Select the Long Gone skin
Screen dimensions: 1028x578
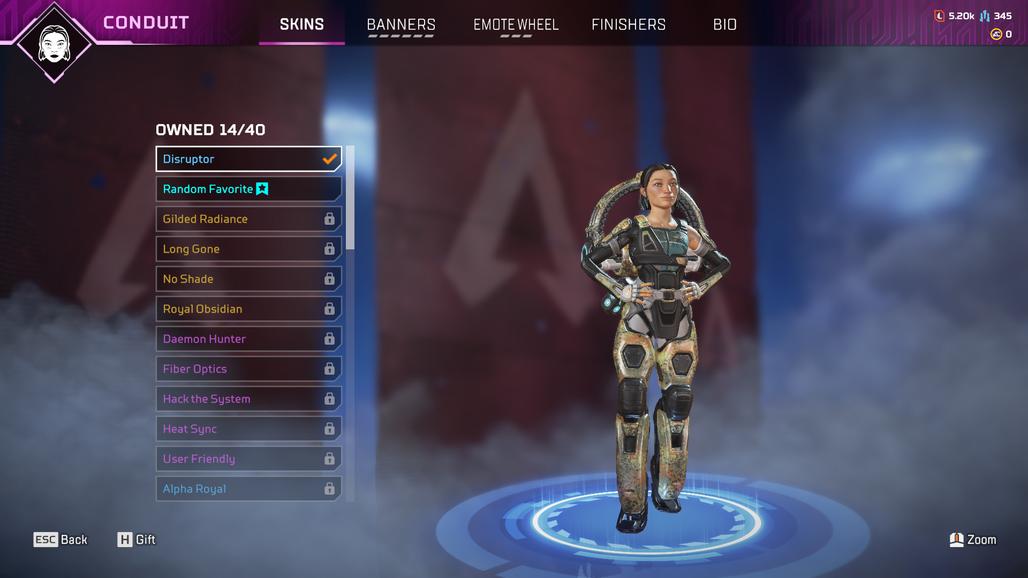tap(248, 249)
